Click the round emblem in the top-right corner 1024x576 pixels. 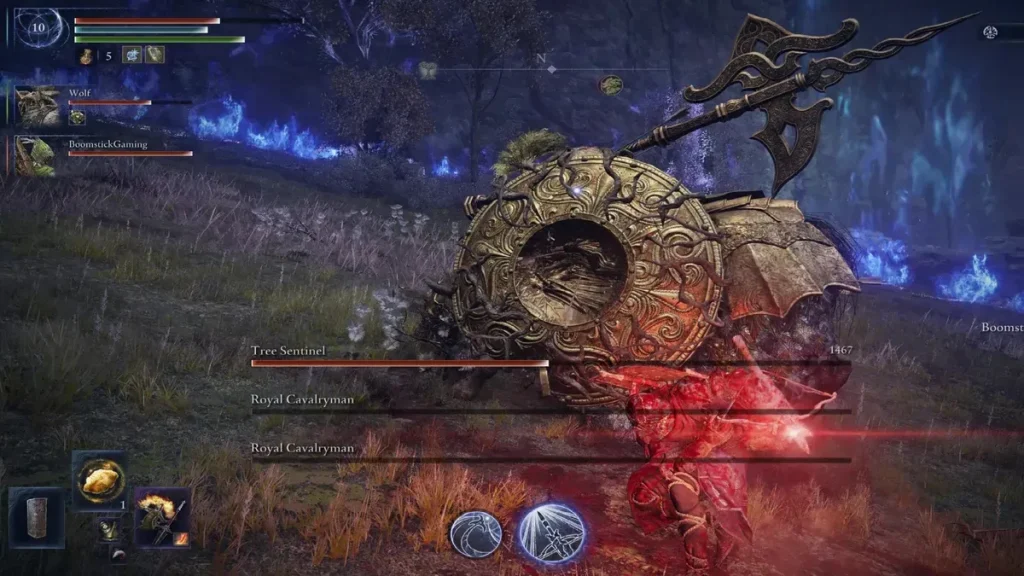pyautogui.click(x=990, y=32)
